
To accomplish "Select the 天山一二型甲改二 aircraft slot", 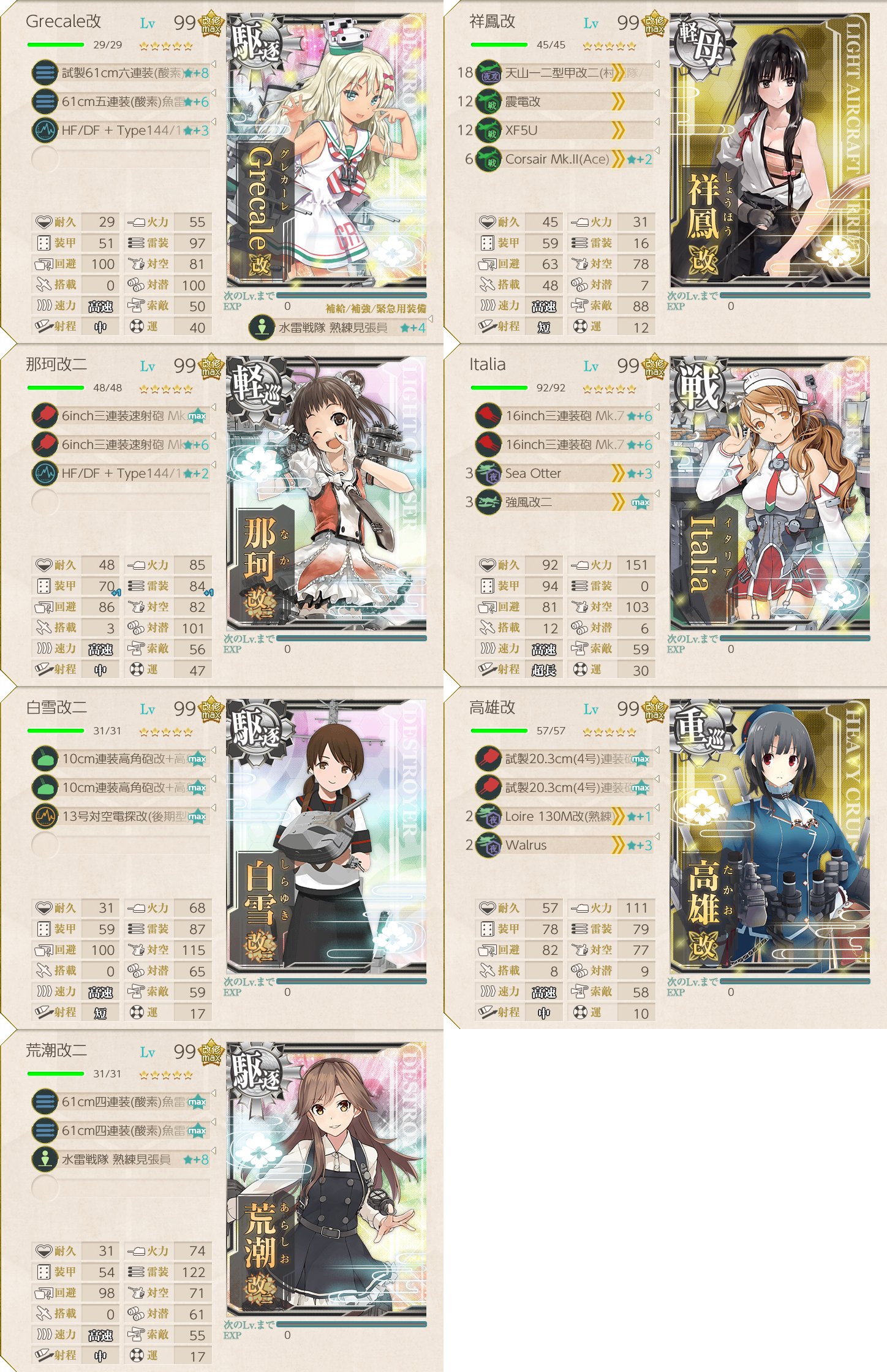I will (x=564, y=73).
